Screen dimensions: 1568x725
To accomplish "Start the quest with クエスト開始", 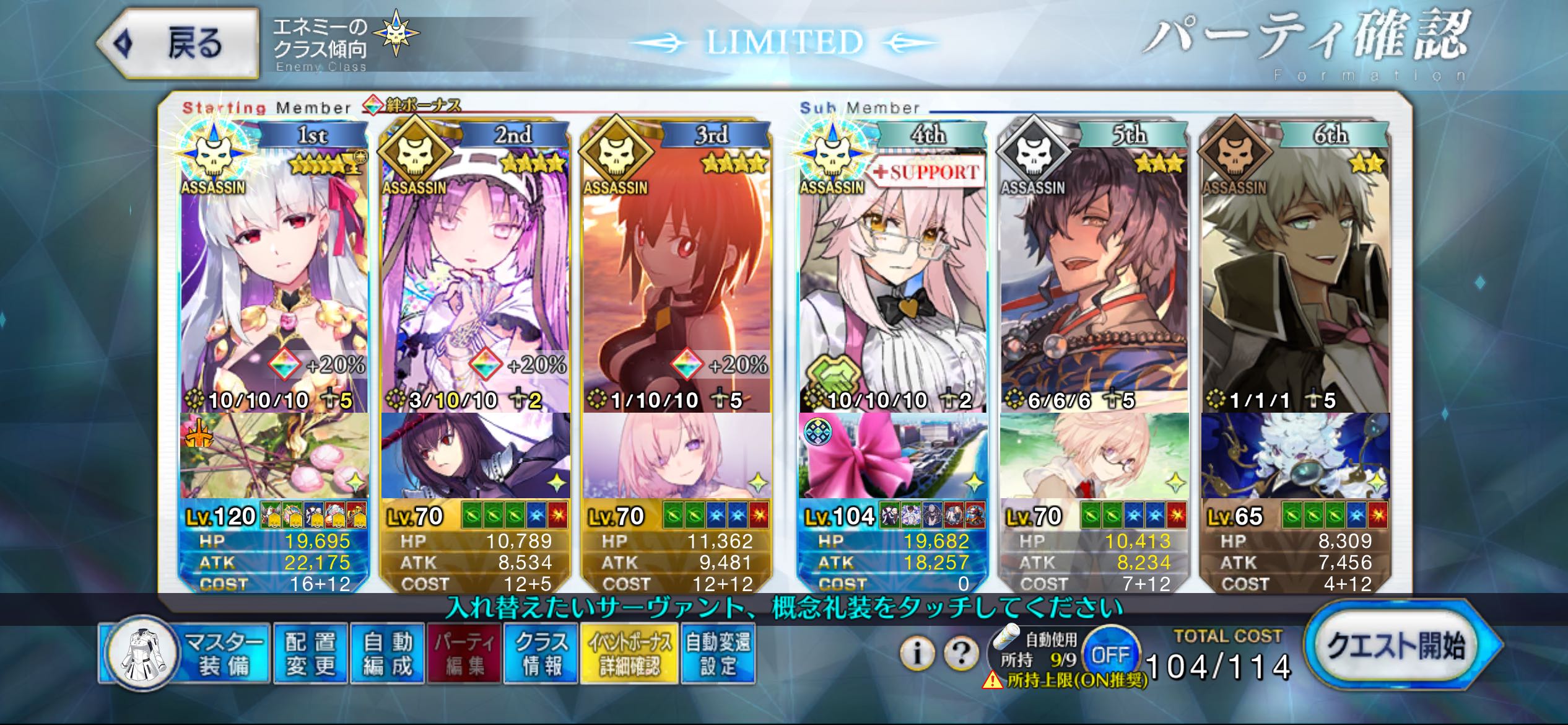I will [1397, 646].
